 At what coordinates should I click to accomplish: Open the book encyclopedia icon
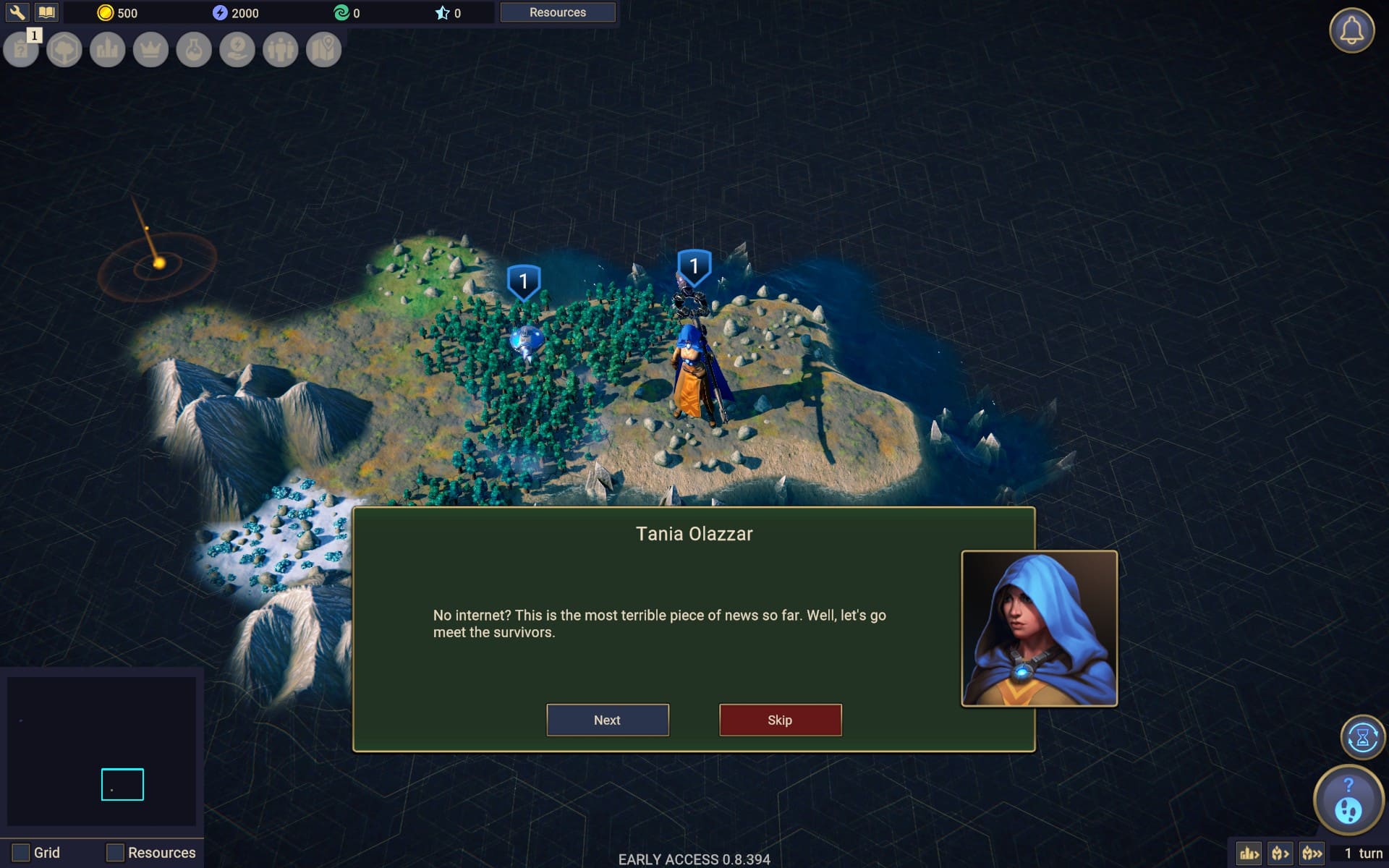(46, 12)
